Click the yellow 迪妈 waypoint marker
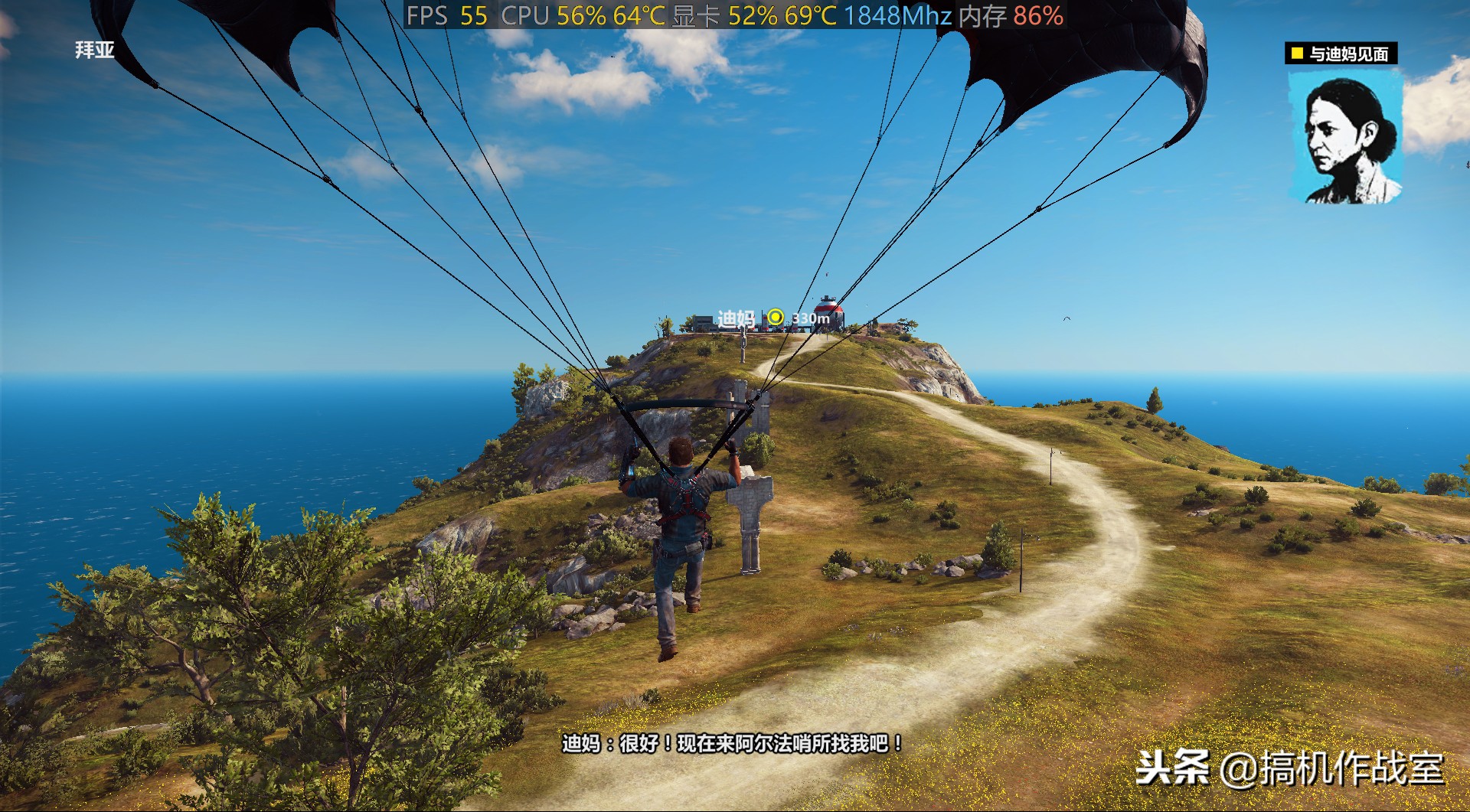 pyautogui.click(x=776, y=317)
